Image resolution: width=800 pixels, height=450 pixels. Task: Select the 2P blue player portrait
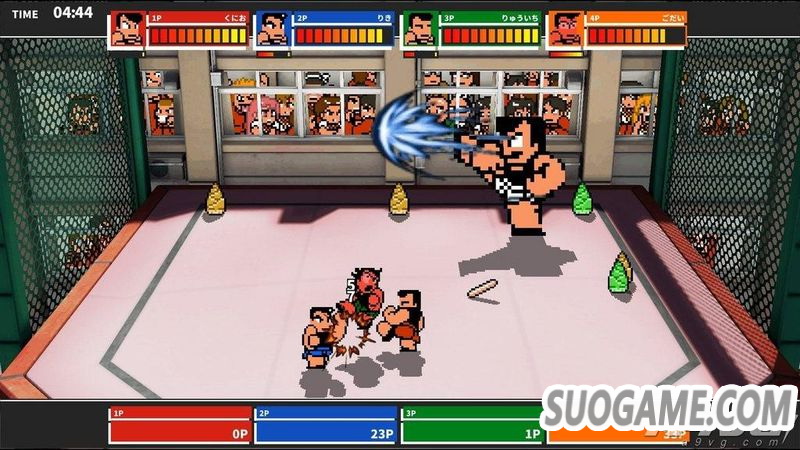272,29
